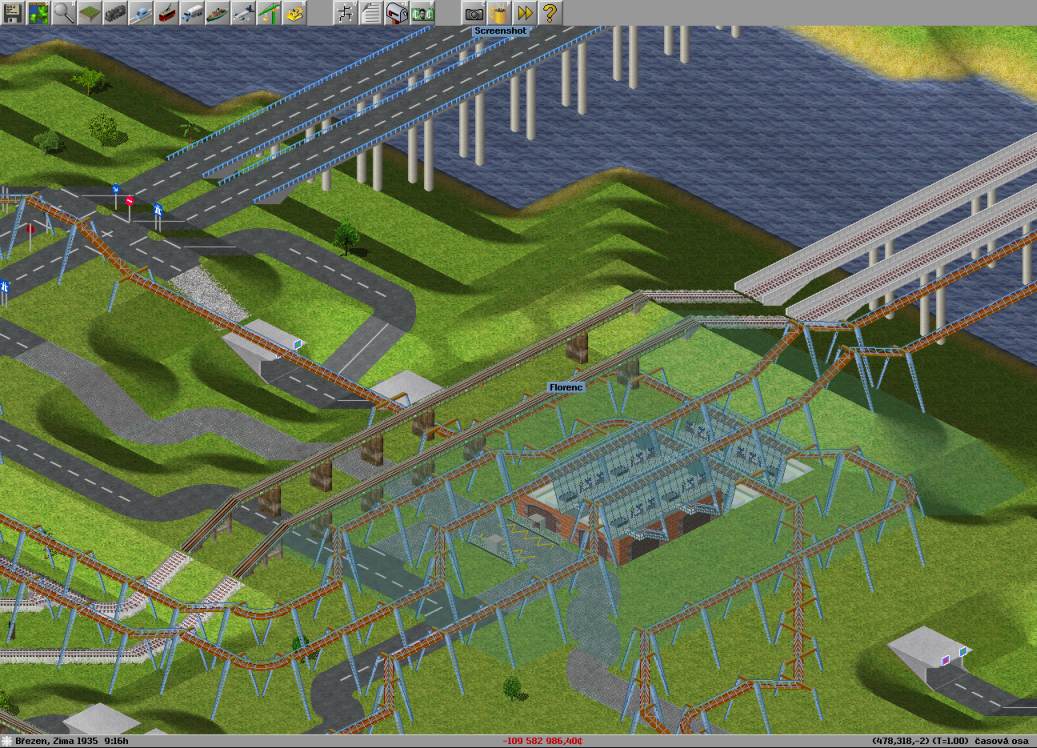Activate fast forward

tap(525, 13)
